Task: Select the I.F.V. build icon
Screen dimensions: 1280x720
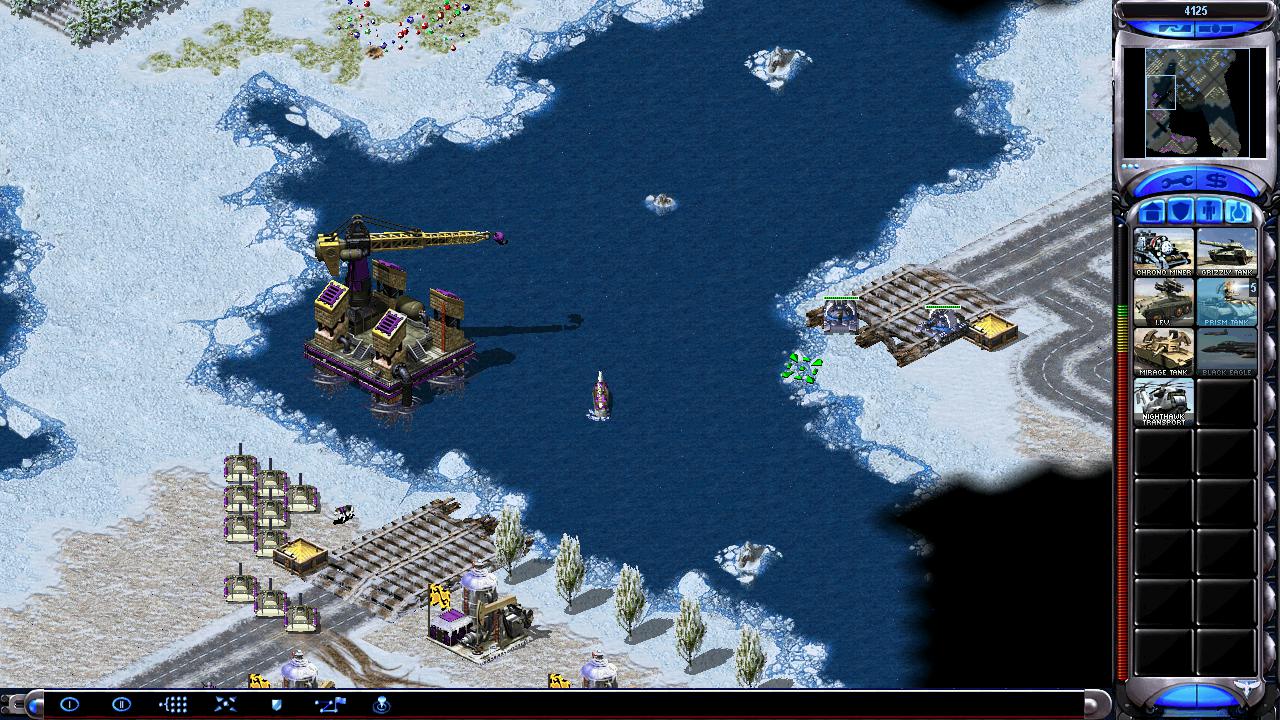Action: click(1163, 302)
